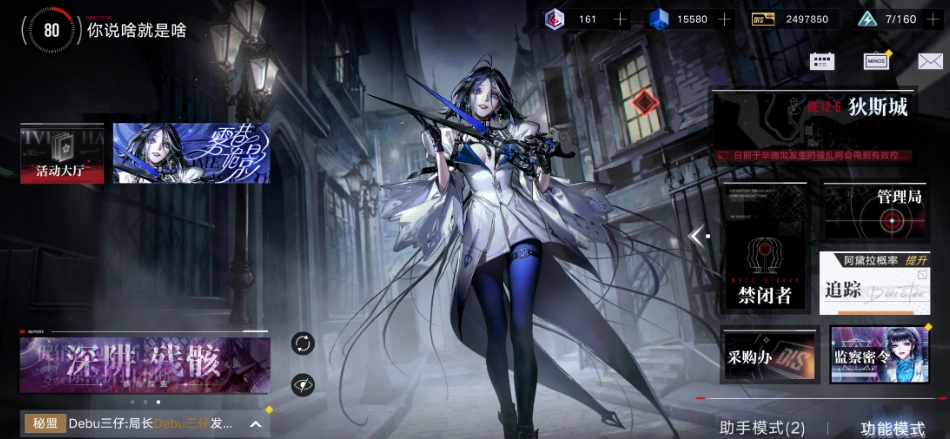Switch to 助手模式 tab

762,428
